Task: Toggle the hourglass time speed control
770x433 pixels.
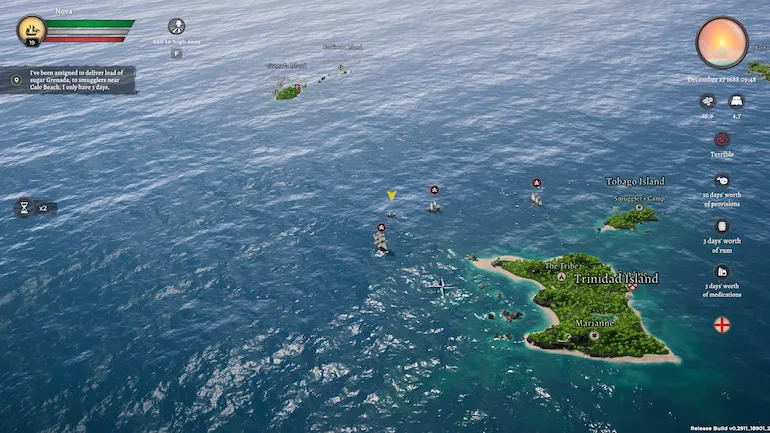Action: coord(24,208)
